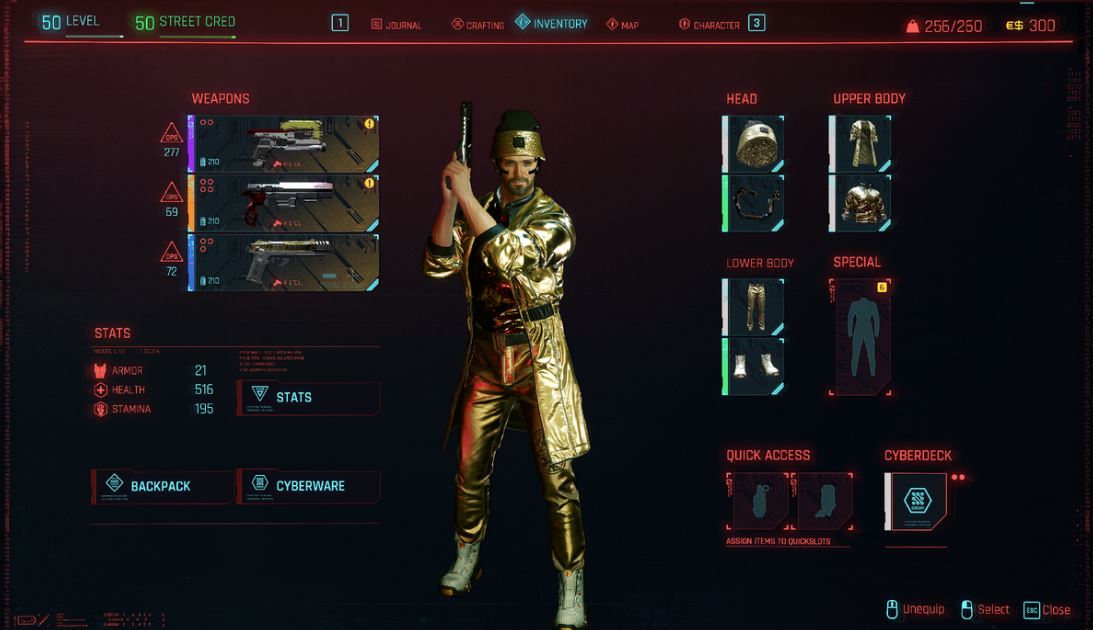
Task: Select the gold pistol with 72 DPS
Action: click(x=284, y=262)
